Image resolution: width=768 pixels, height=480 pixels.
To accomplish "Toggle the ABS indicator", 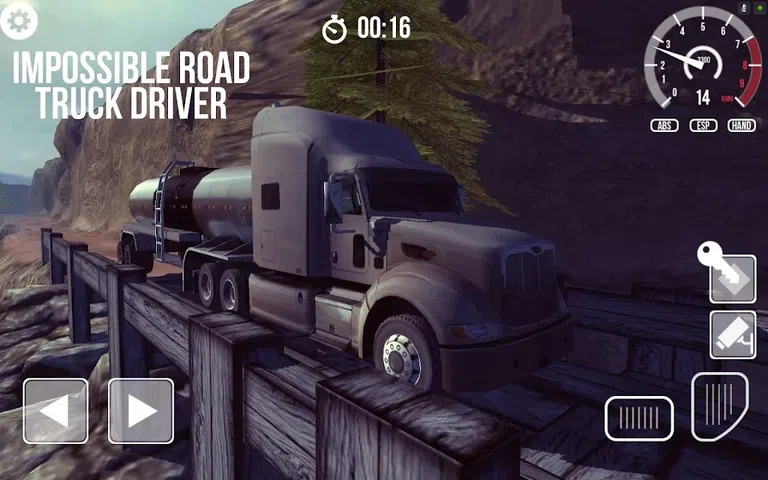I will coord(664,126).
